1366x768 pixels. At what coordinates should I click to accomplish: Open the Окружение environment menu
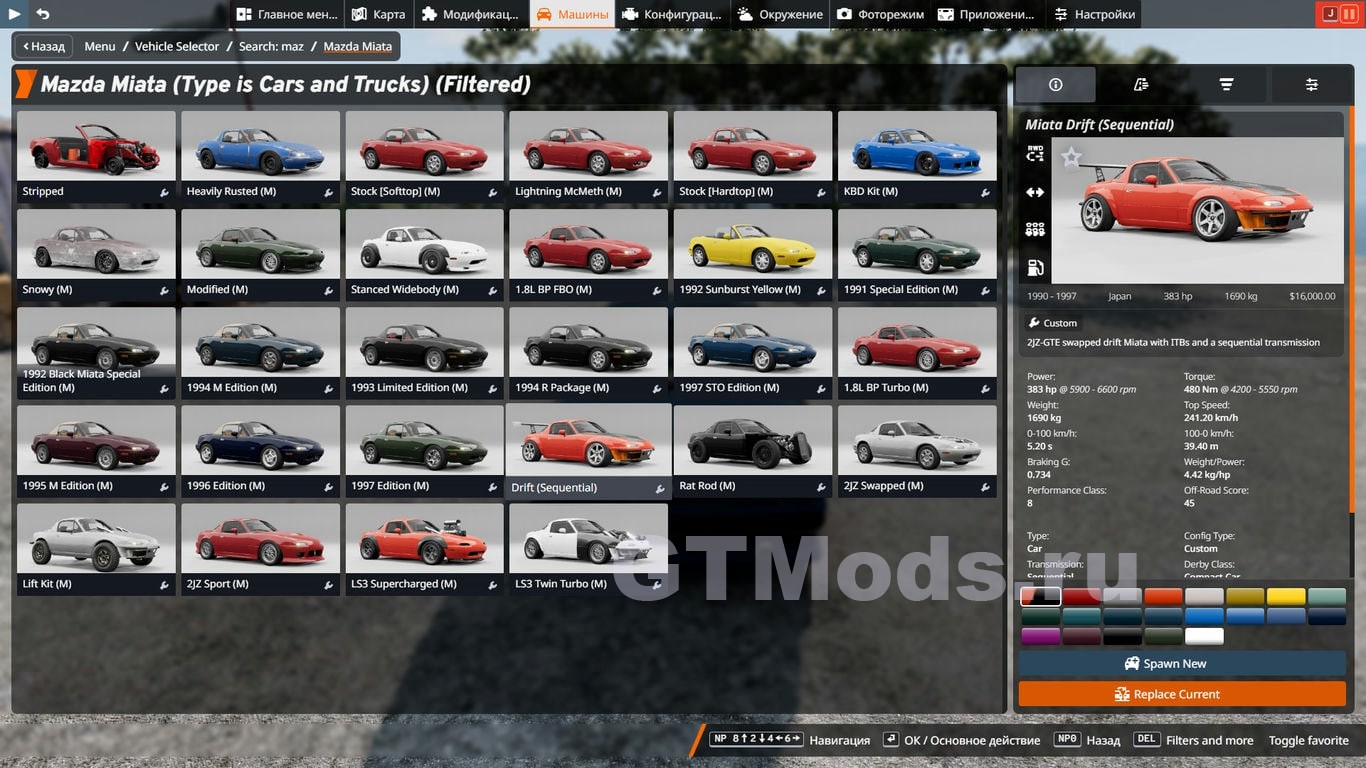(780, 14)
